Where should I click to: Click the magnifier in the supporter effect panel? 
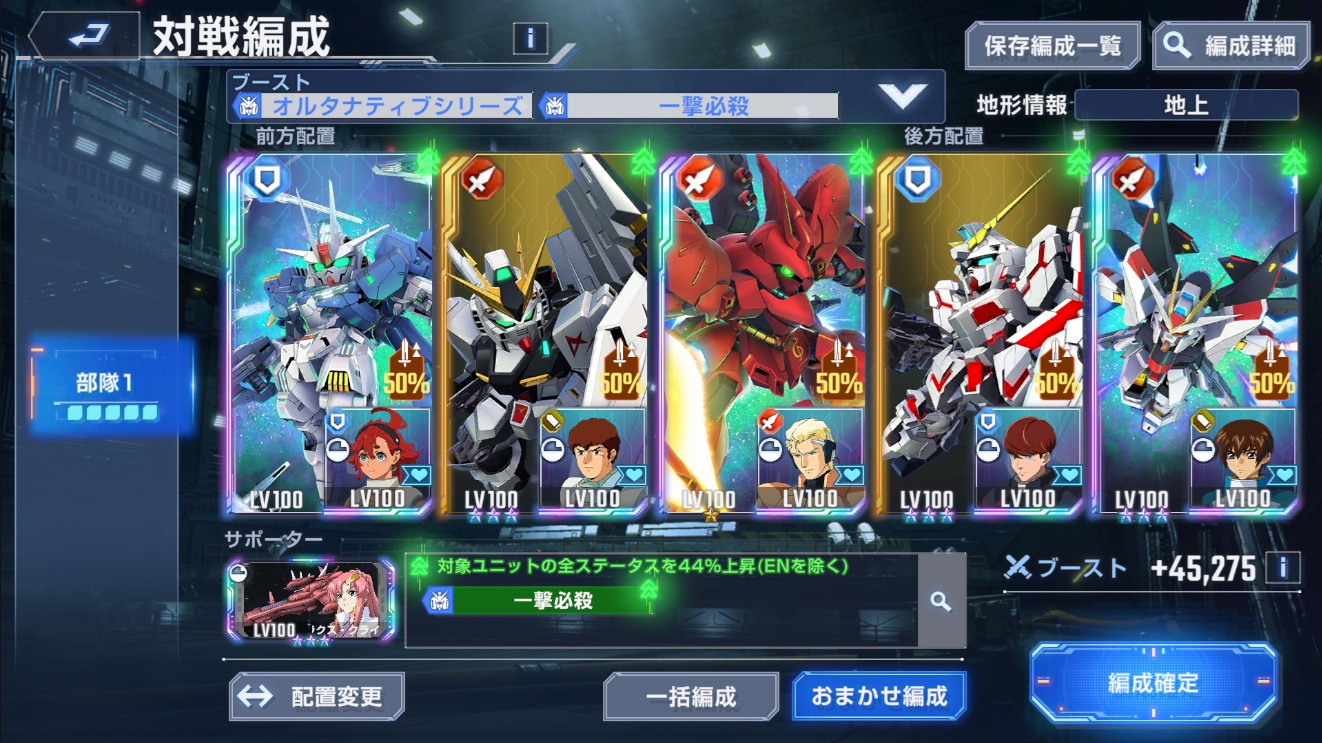940,601
